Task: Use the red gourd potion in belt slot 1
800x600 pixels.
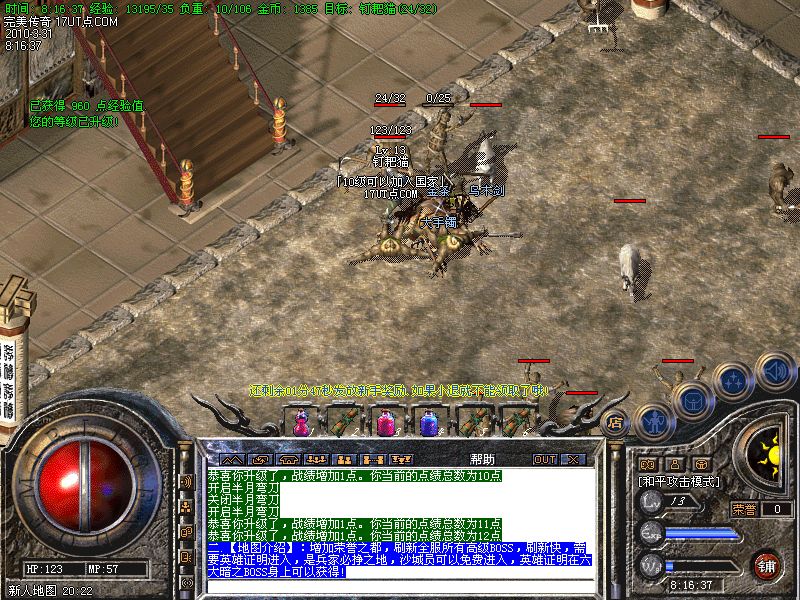Action: (301, 422)
